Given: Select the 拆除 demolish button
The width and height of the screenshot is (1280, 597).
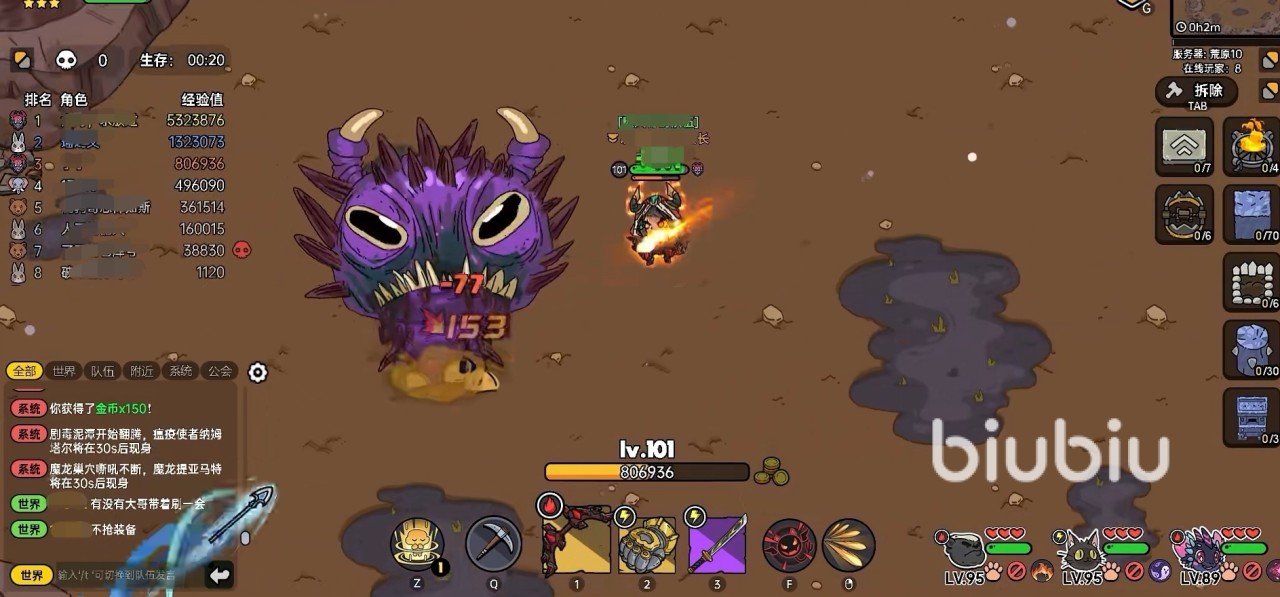Looking at the screenshot, I should coord(1197,92).
